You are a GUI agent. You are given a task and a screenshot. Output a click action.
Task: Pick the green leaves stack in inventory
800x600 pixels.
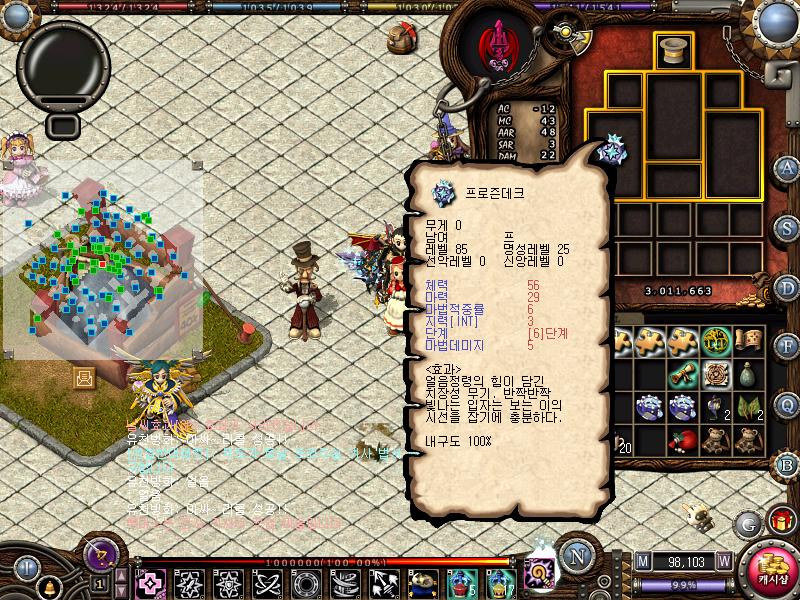point(749,407)
